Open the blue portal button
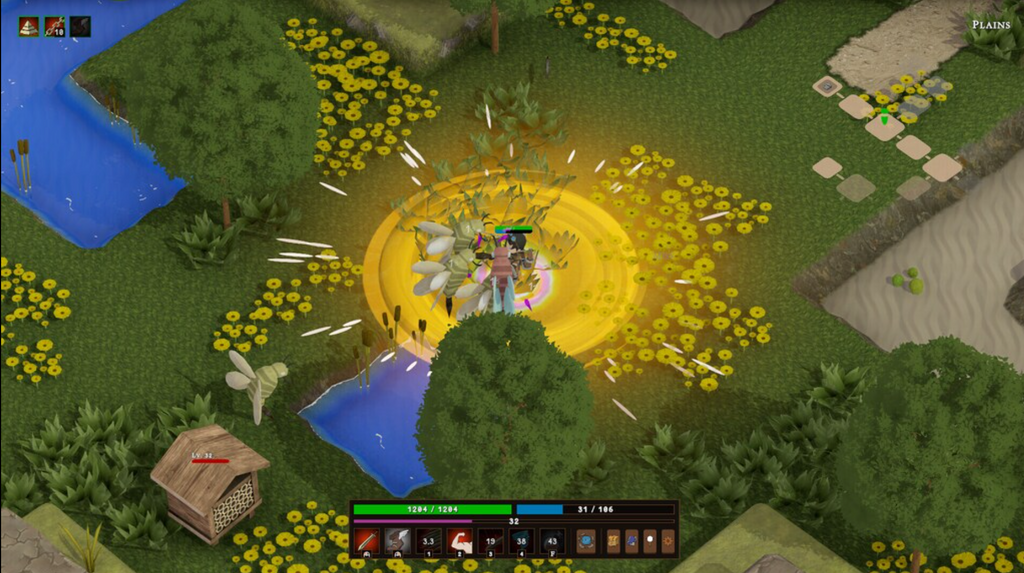Image resolution: width=1024 pixels, height=573 pixels. click(x=586, y=541)
